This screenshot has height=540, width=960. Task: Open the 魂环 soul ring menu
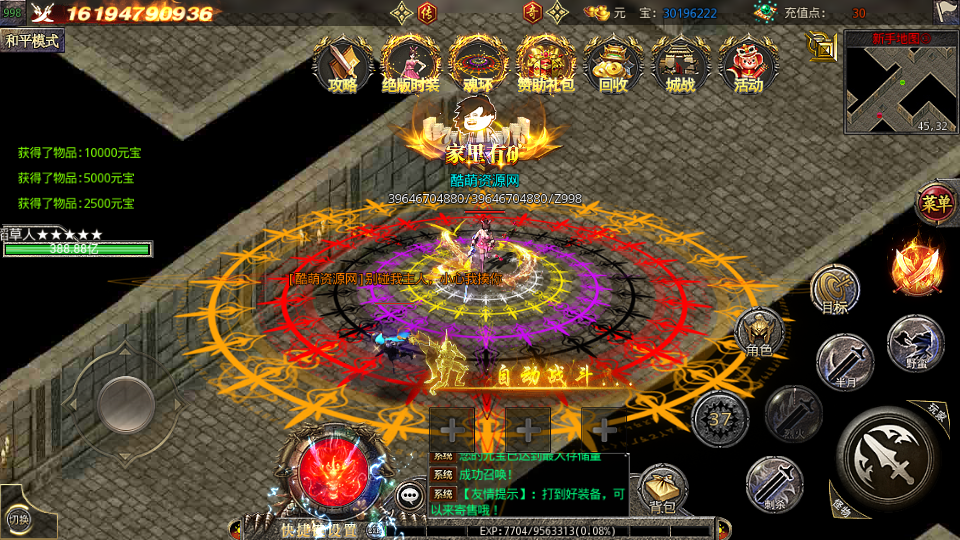tap(477, 63)
